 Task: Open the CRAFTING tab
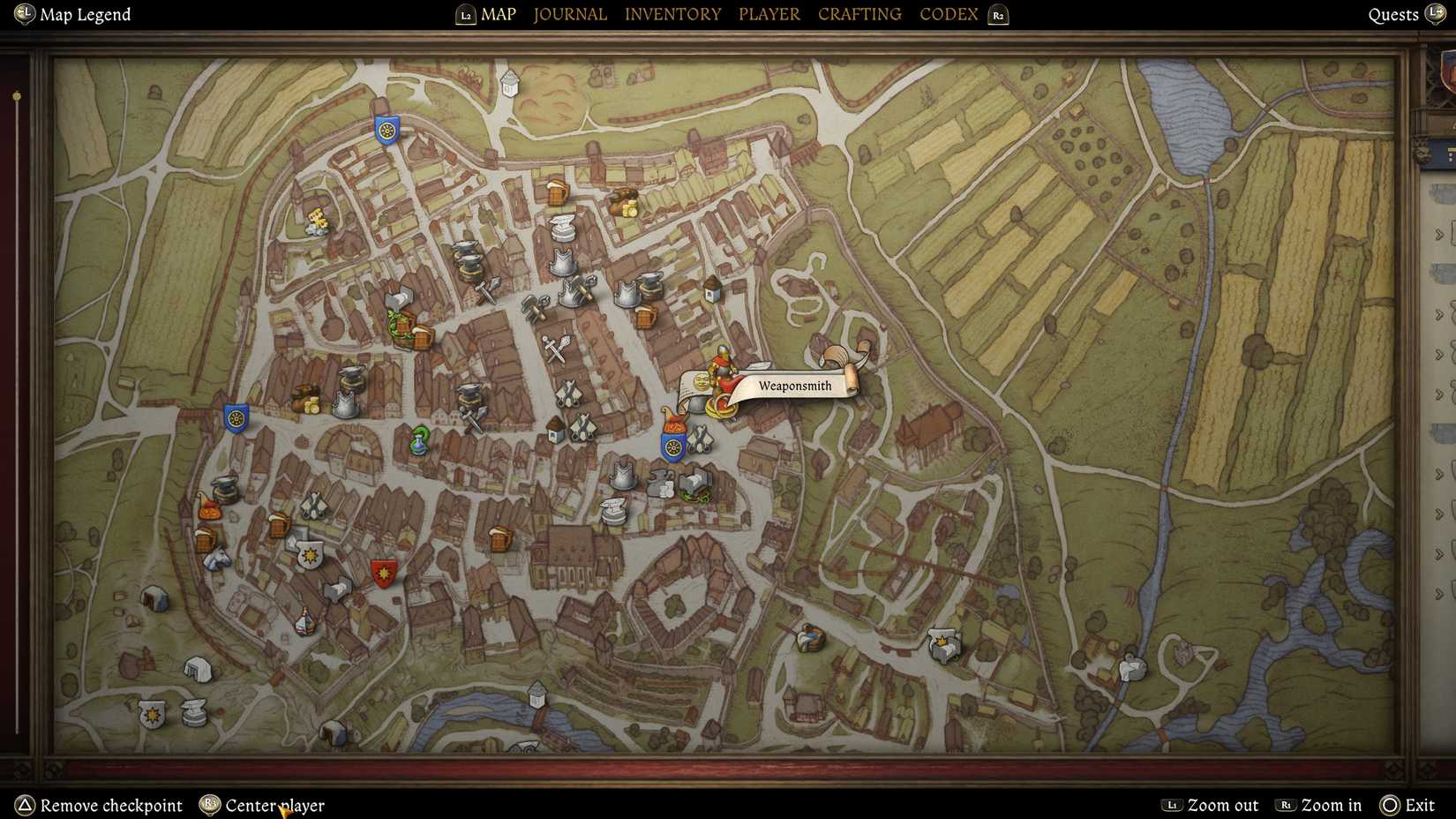pos(859,13)
